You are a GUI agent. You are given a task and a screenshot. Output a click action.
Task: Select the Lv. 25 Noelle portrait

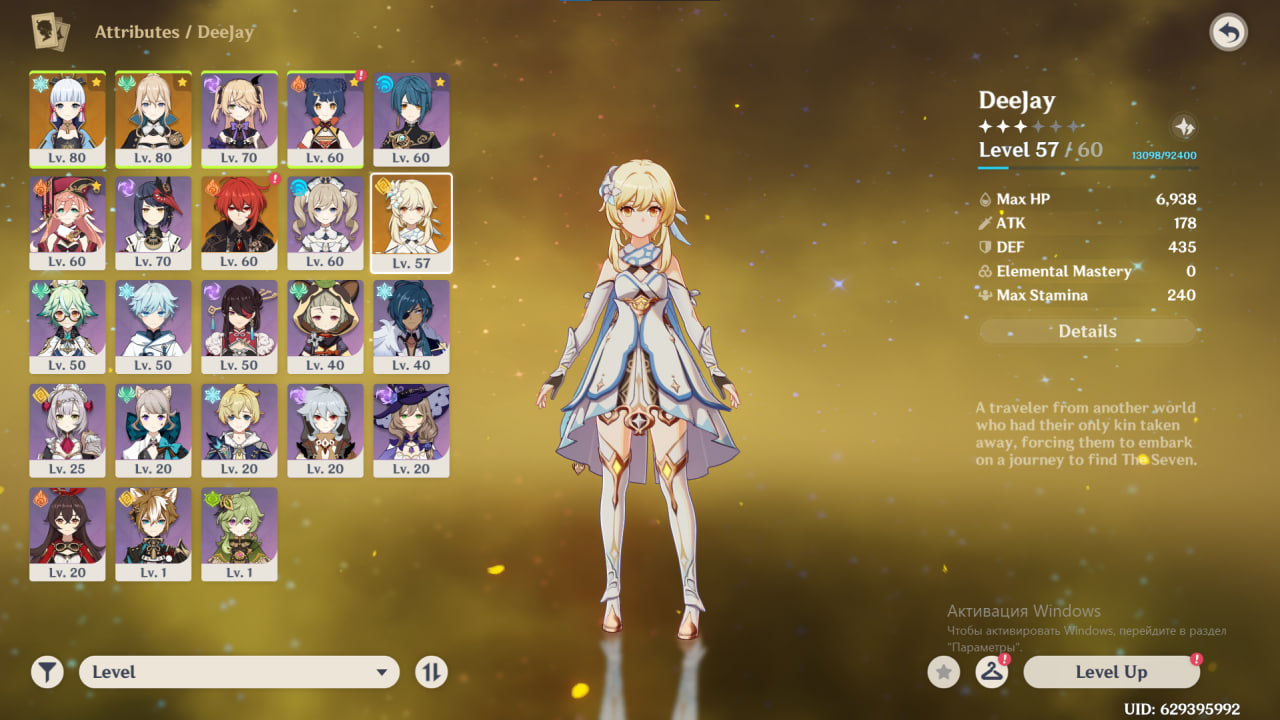click(67, 430)
